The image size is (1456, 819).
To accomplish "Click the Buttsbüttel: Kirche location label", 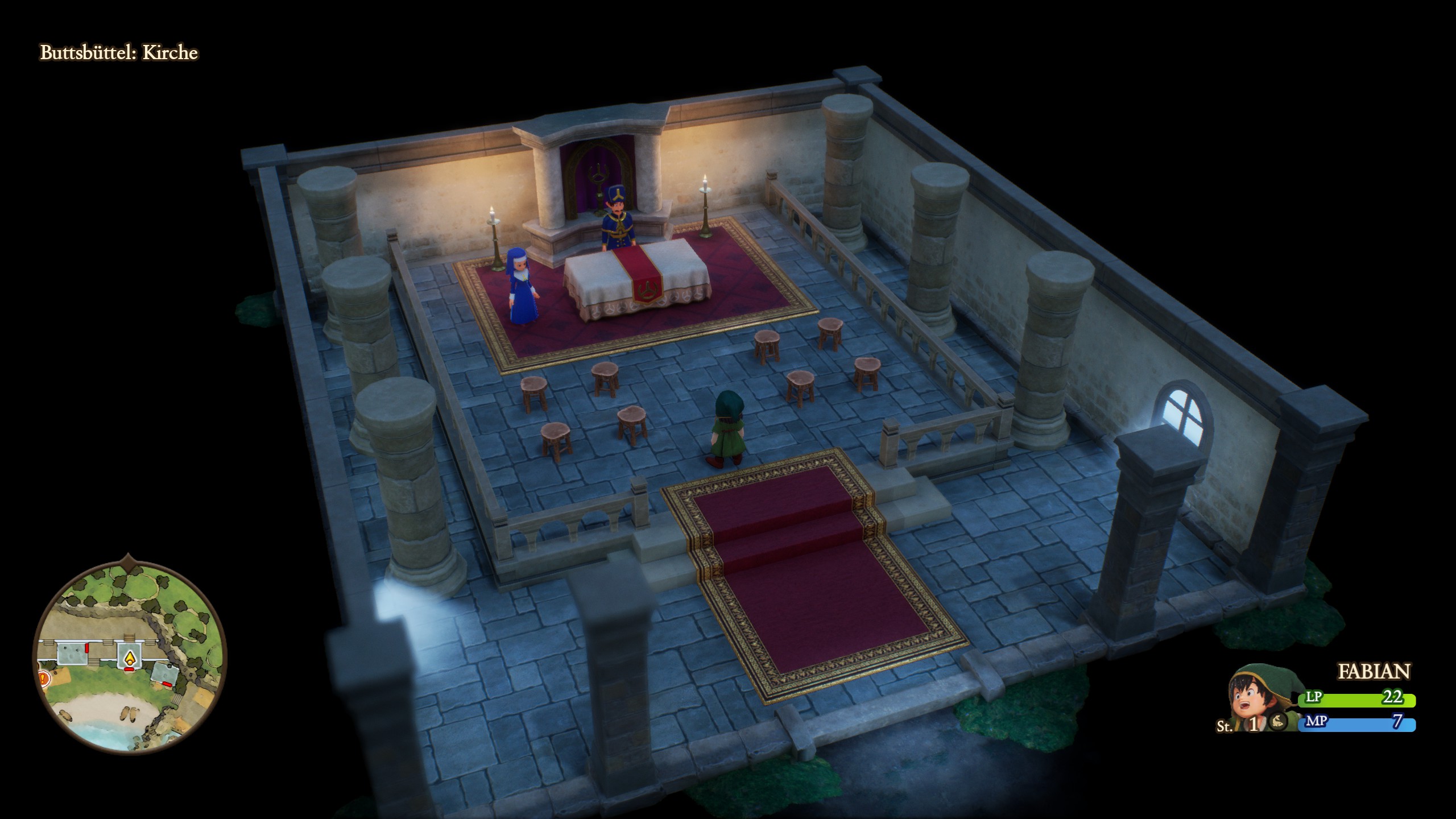I will pos(119,52).
